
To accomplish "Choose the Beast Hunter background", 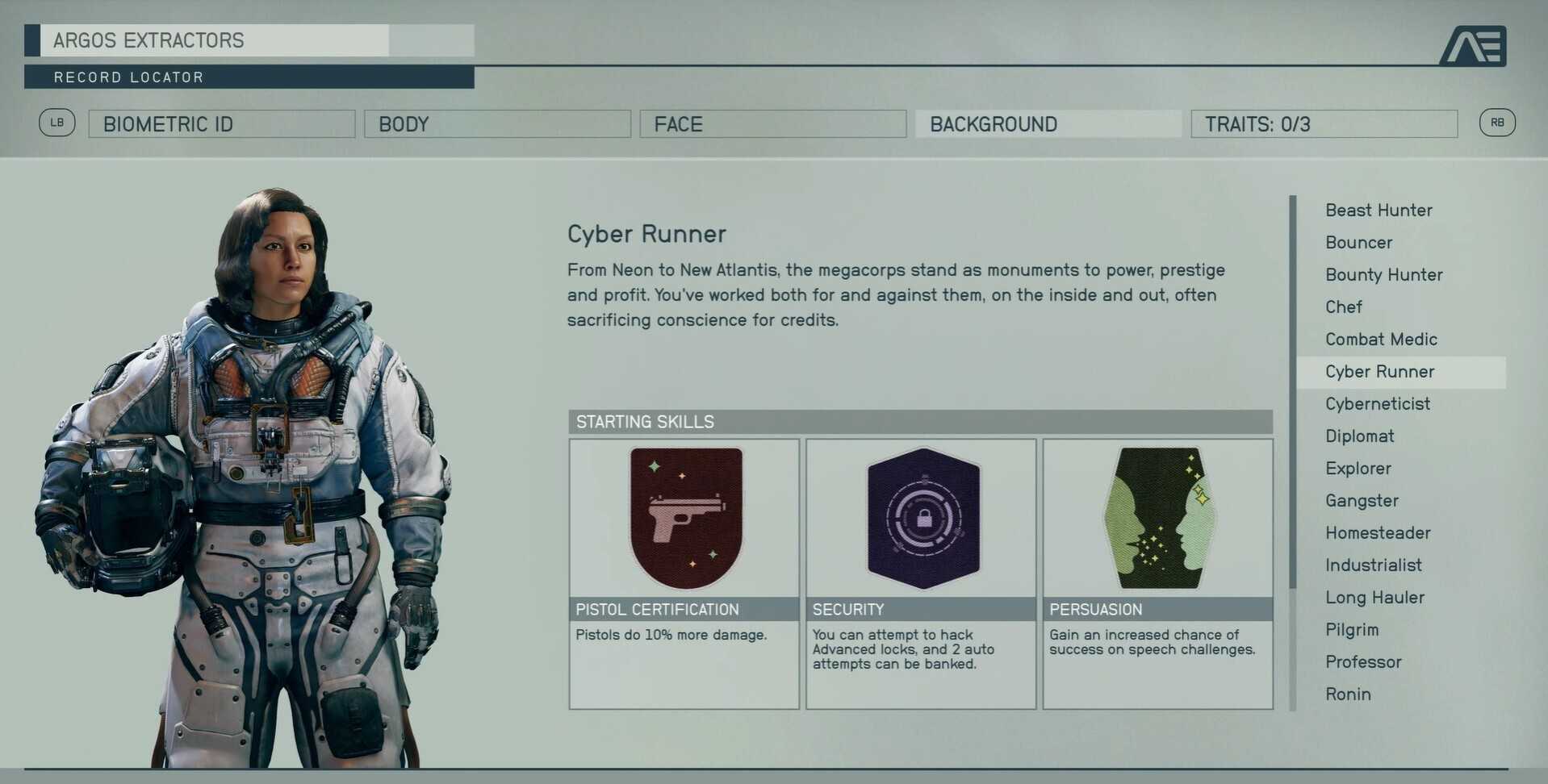I will pos(1379,211).
